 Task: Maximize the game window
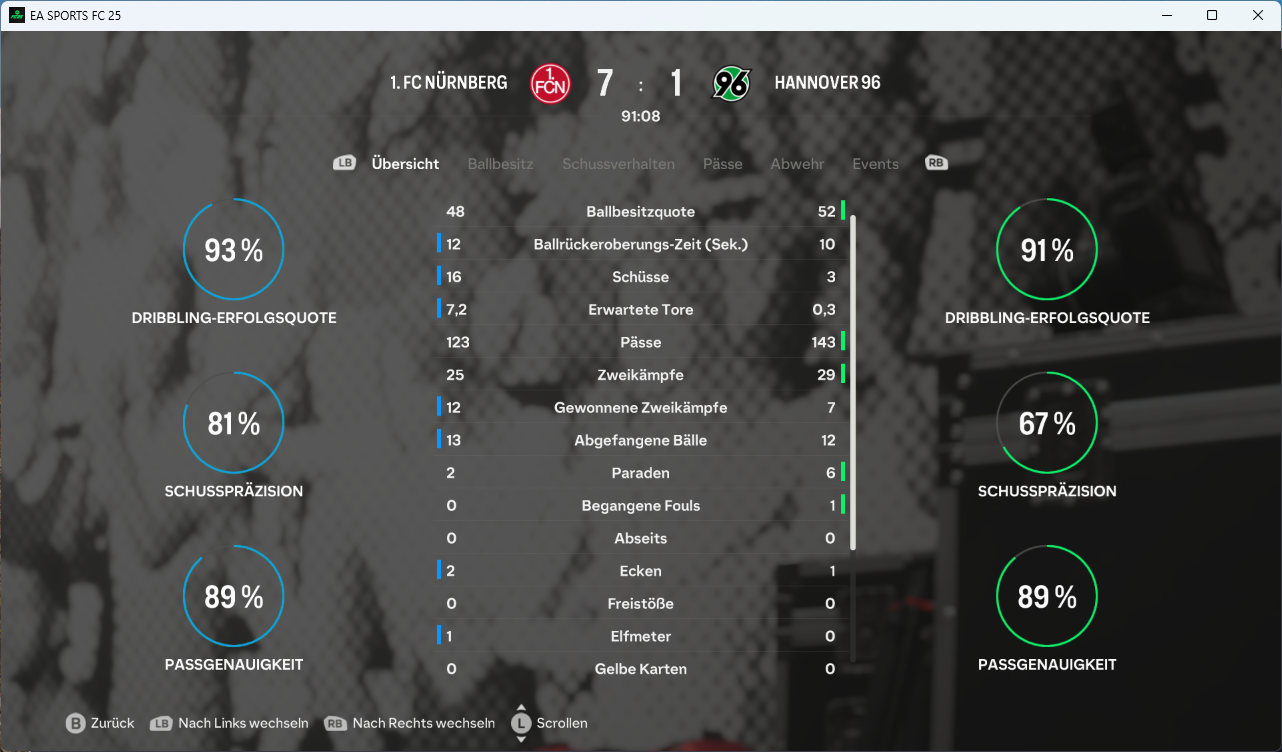pyautogui.click(x=1212, y=15)
